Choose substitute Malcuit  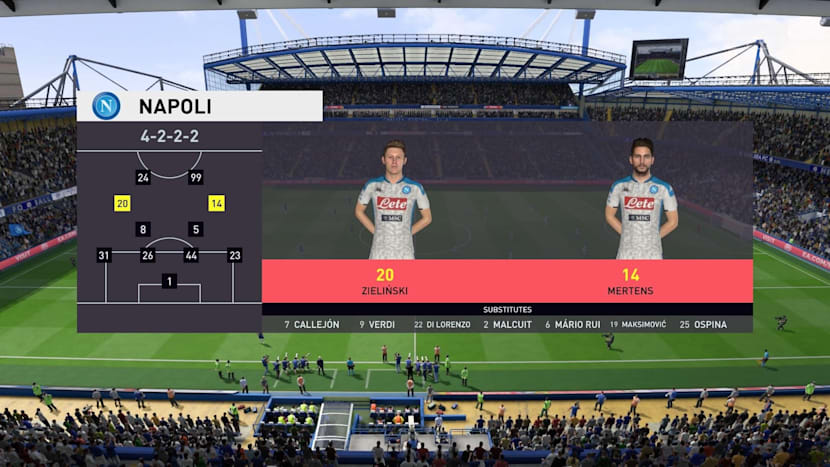tap(507, 324)
